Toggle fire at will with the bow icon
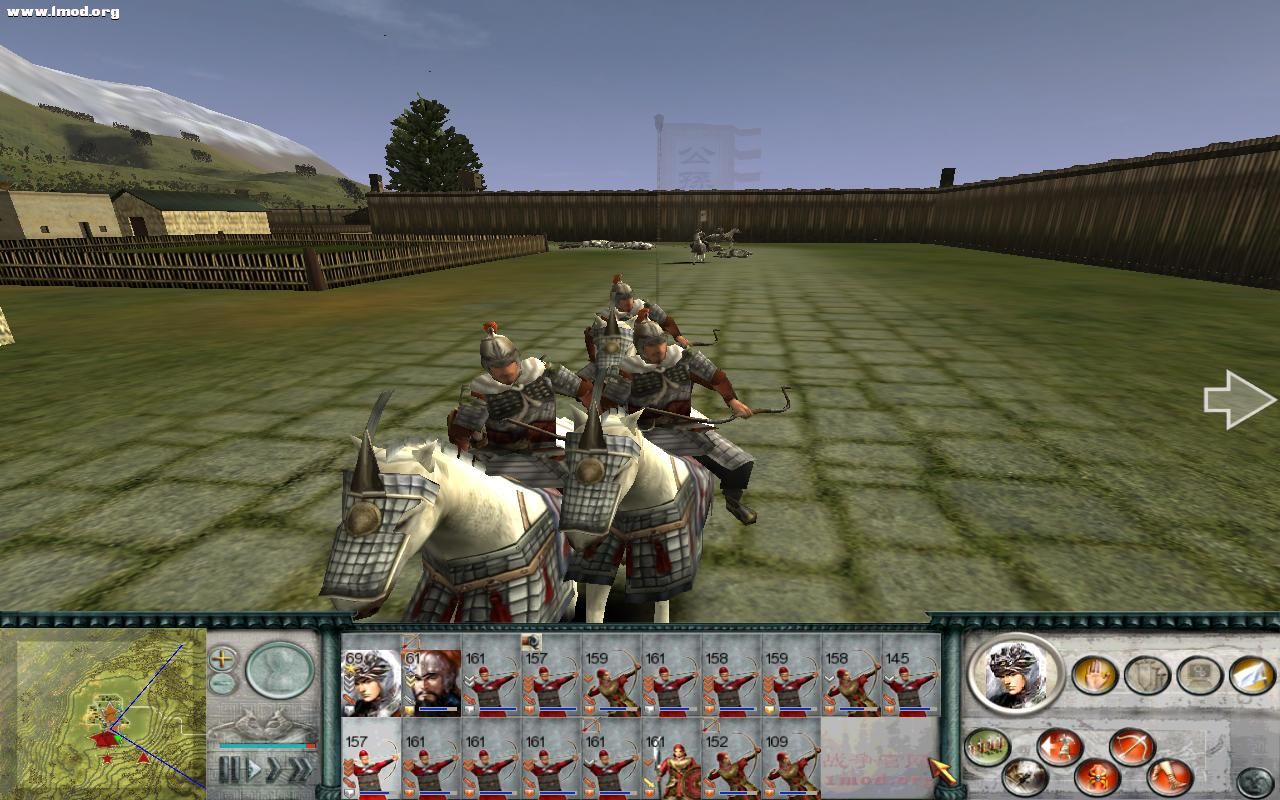The height and width of the screenshot is (800, 1280). pyautogui.click(x=1129, y=745)
